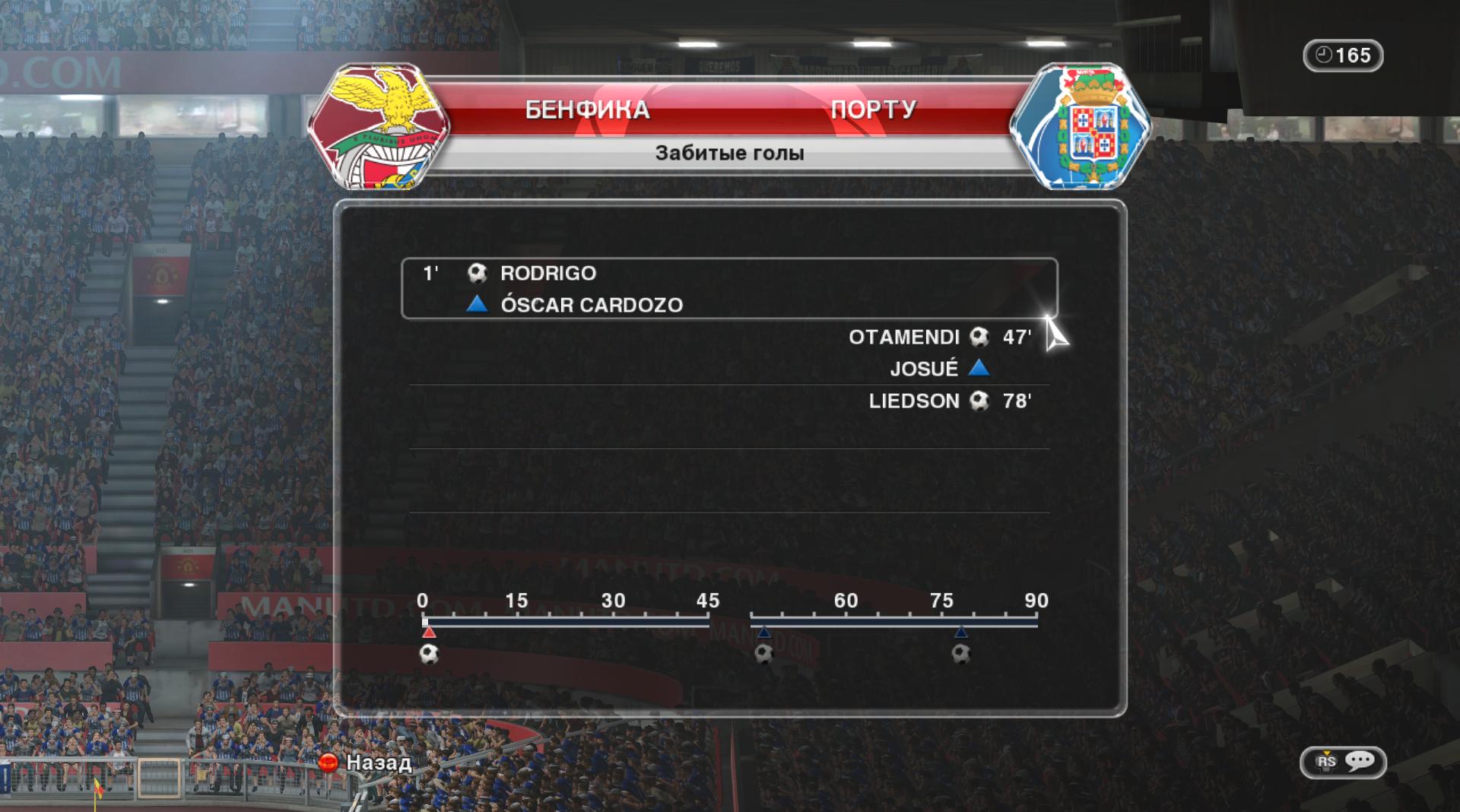Open the chat speech bubble icon
This screenshot has height=812, width=1460.
click(x=1359, y=761)
